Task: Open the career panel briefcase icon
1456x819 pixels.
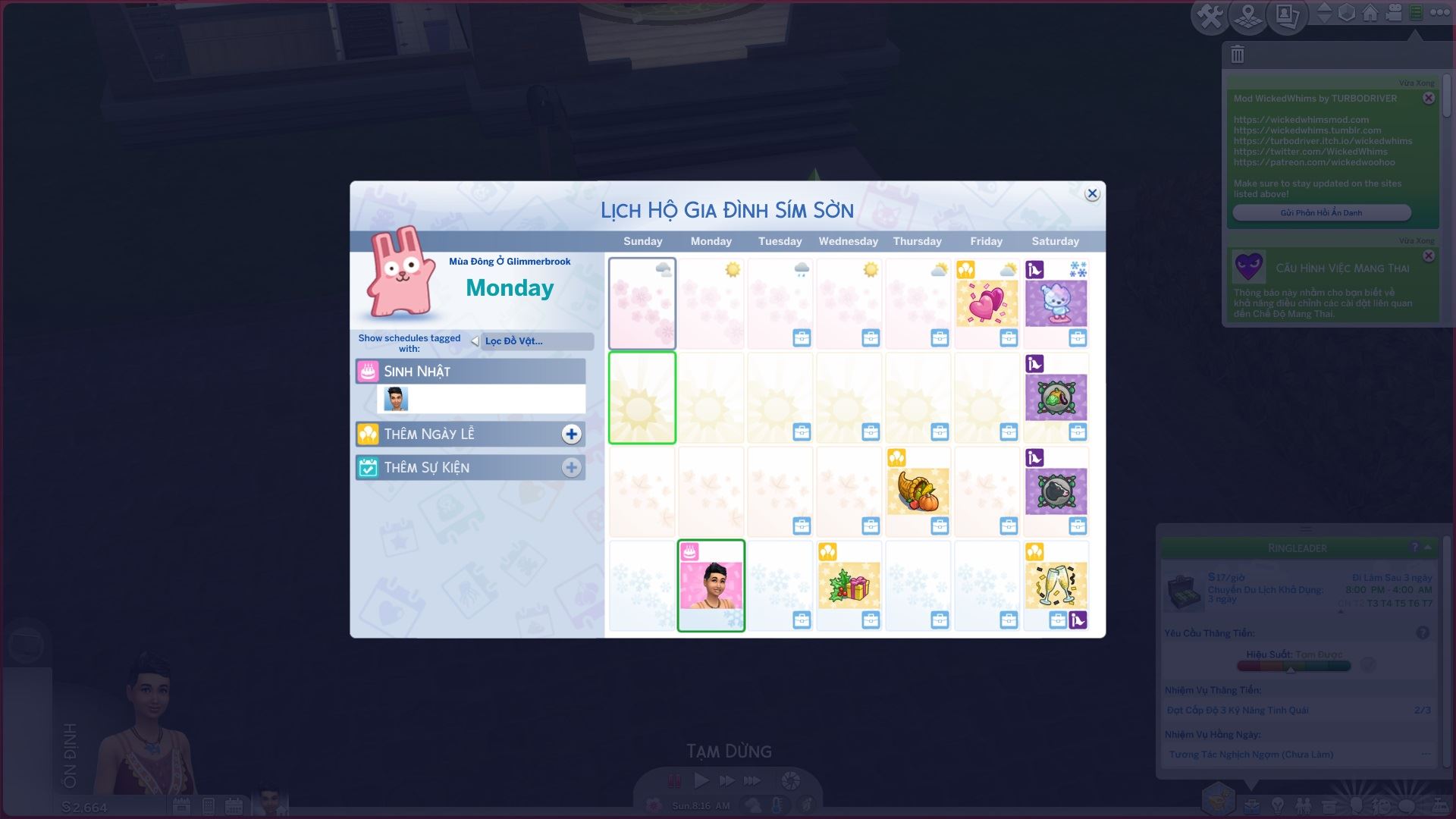Action: pos(1253,805)
